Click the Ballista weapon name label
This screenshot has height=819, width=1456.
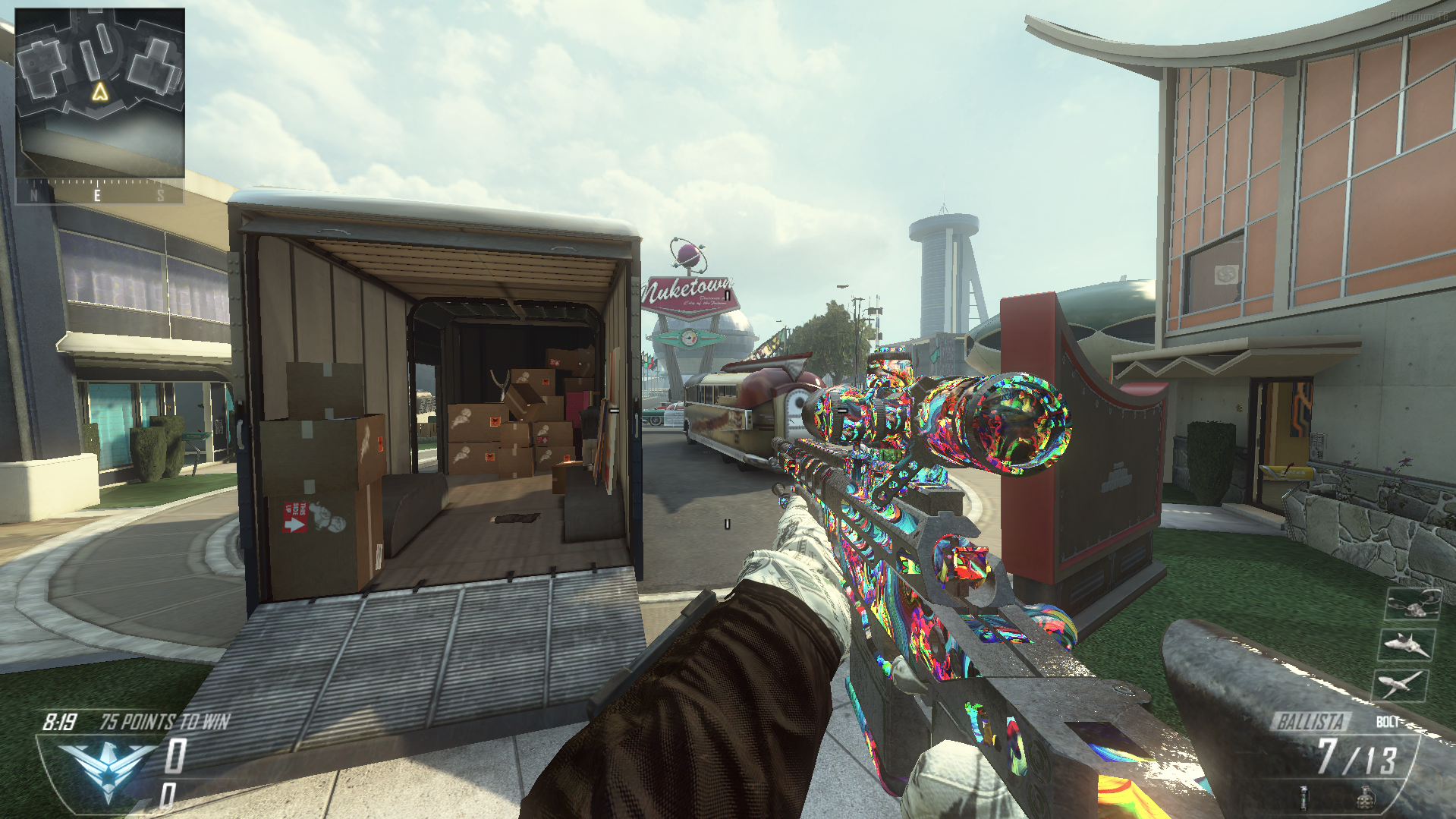pos(1310,721)
